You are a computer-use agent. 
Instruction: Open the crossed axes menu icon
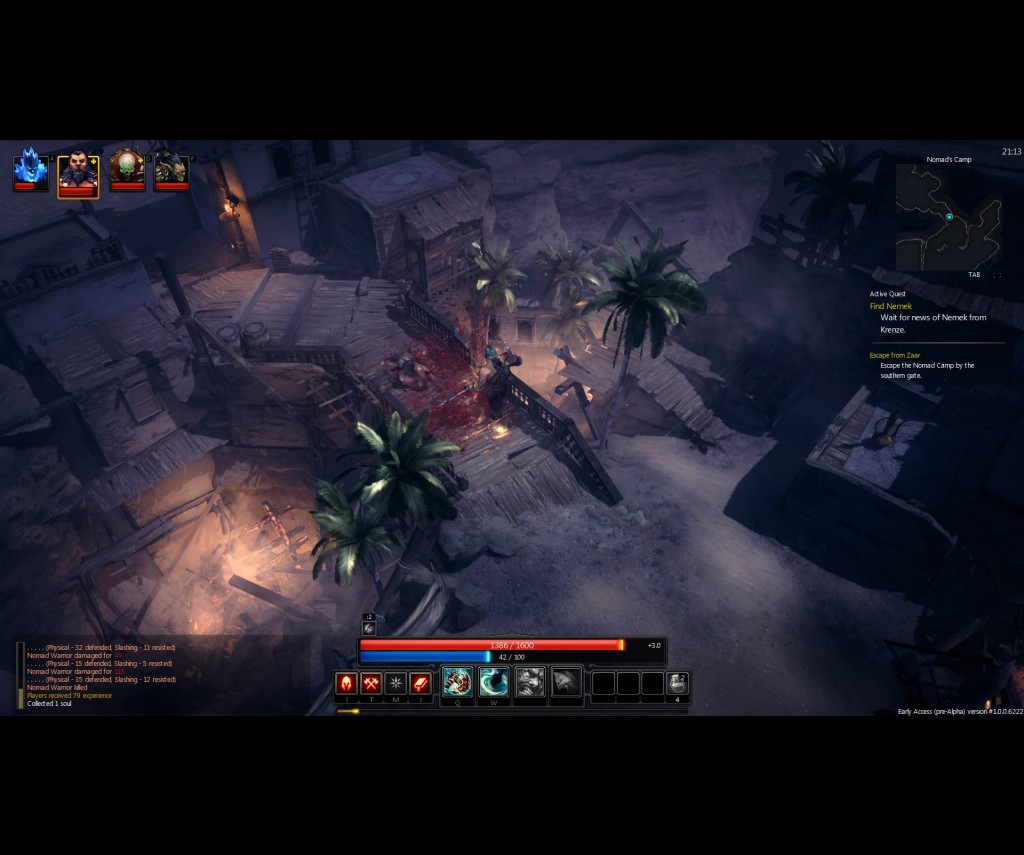pos(371,683)
